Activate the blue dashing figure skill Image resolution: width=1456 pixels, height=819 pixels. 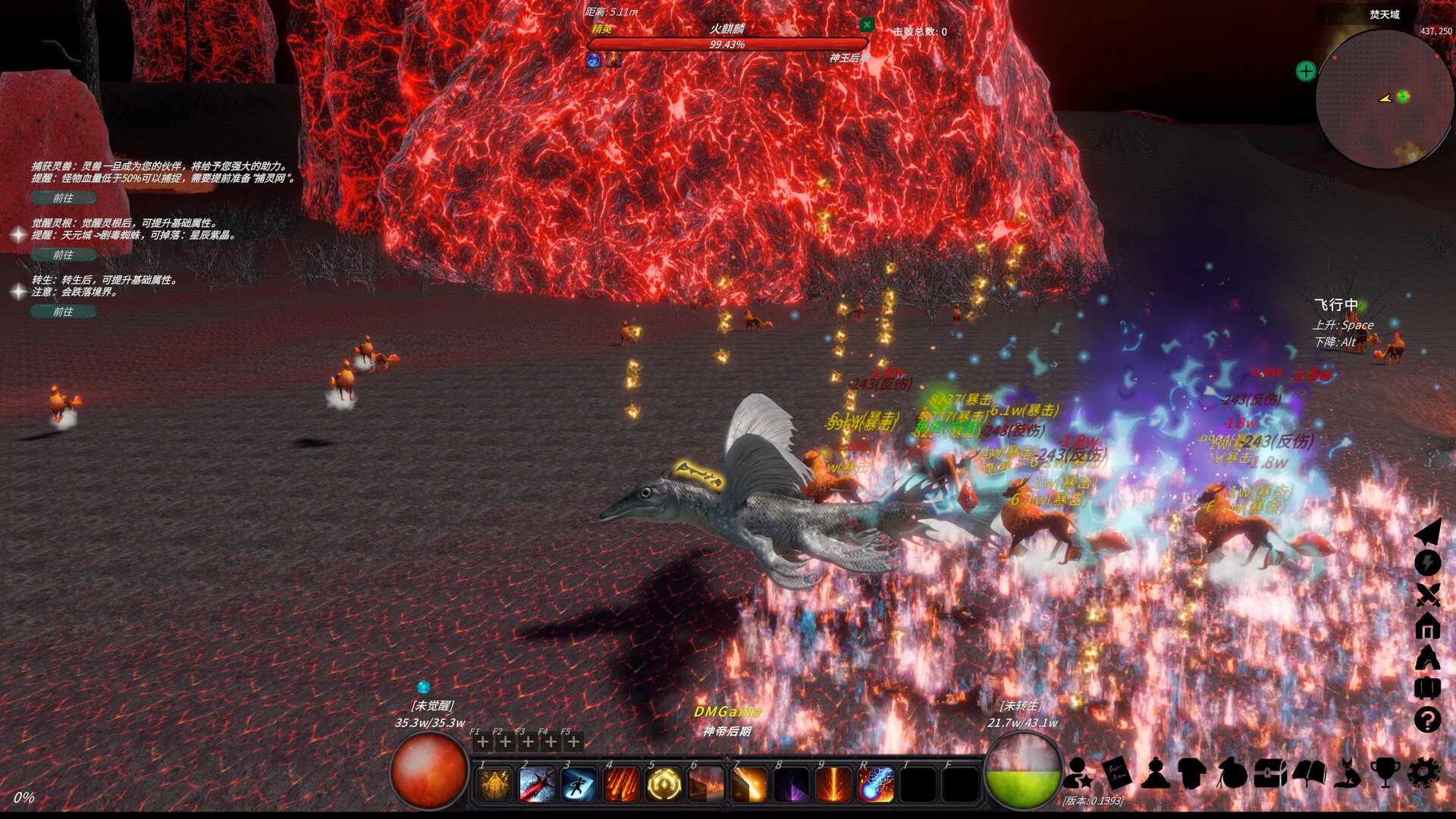(579, 785)
